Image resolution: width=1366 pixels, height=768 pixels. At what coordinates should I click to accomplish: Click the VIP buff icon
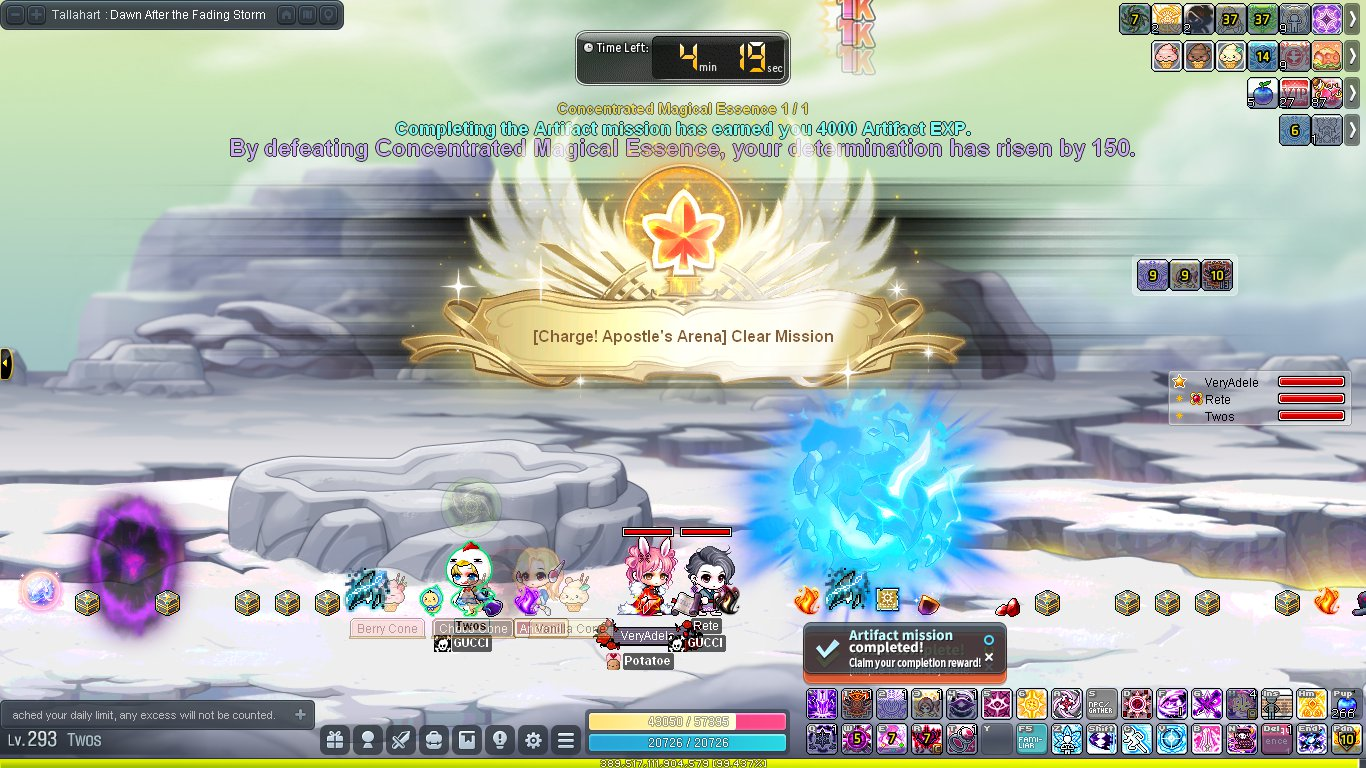click(x=1294, y=92)
